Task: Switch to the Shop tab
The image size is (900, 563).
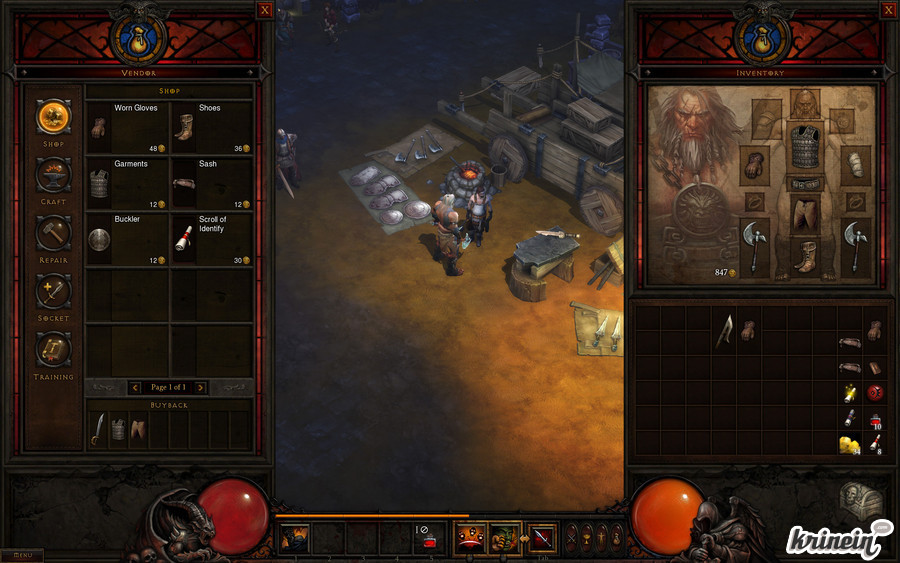Action: (54, 117)
